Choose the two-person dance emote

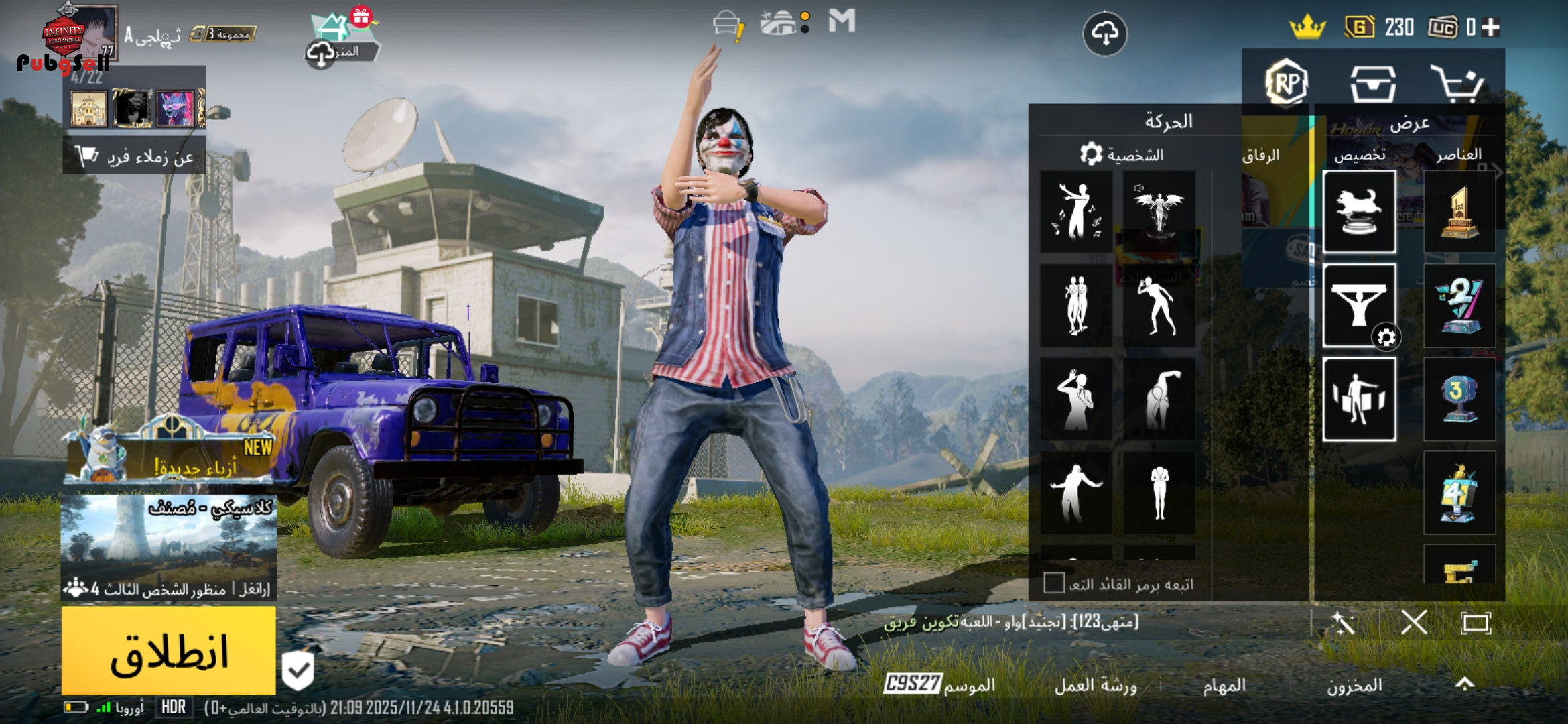[1076, 305]
